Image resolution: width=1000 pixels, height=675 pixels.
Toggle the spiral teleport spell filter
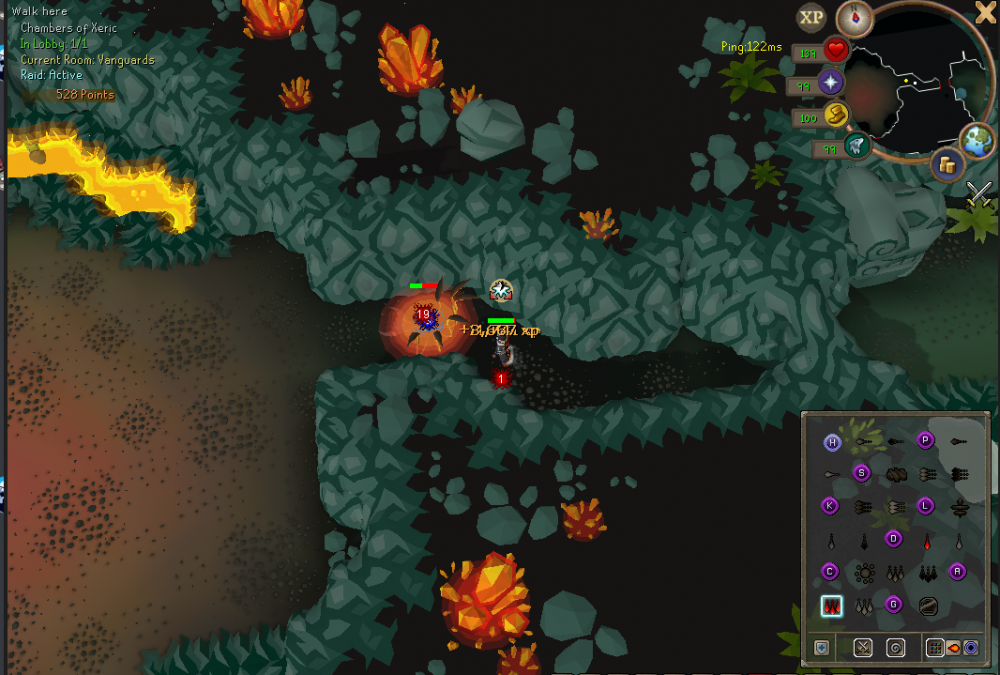point(895,647)
